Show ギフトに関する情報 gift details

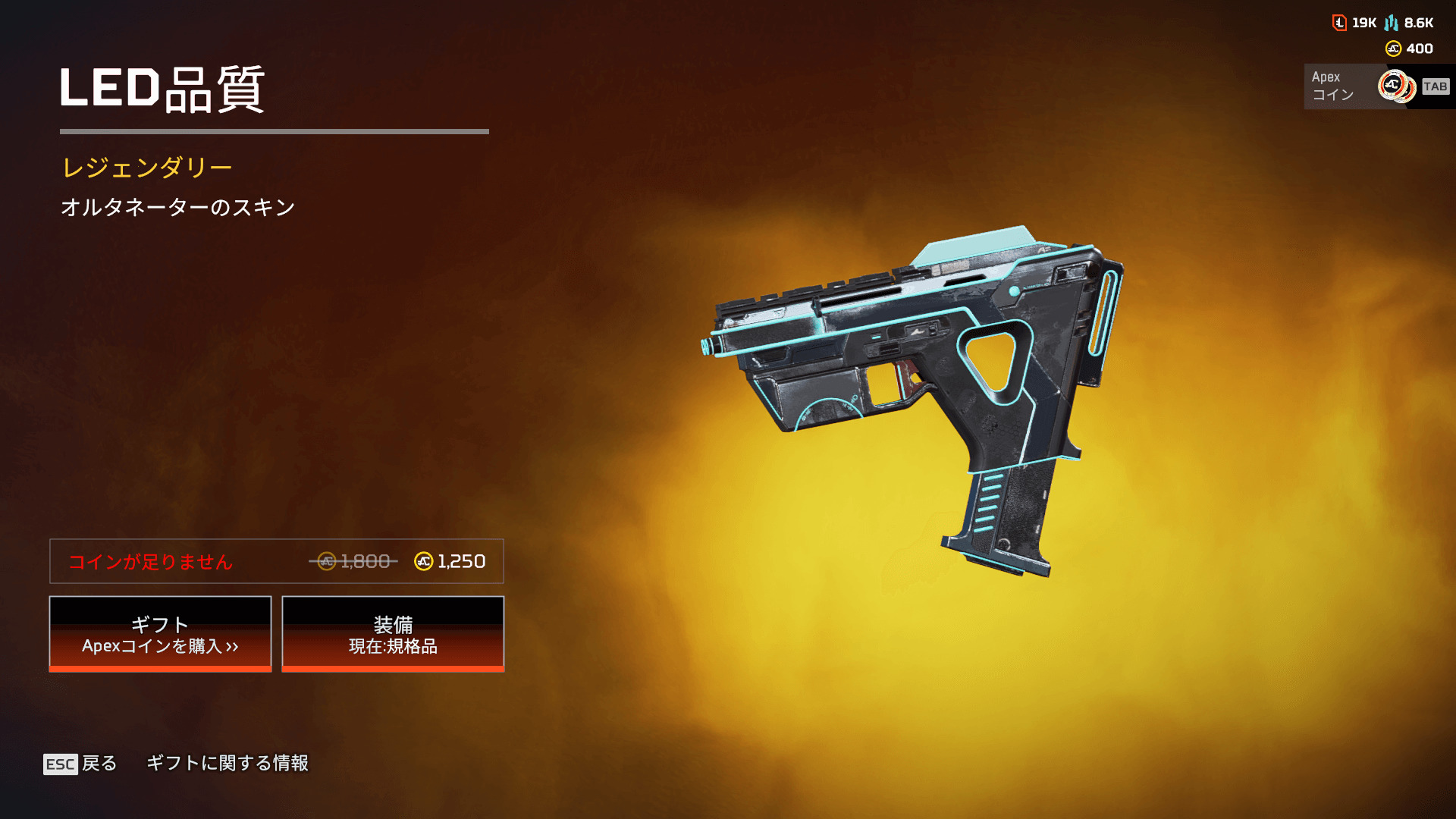227,763
